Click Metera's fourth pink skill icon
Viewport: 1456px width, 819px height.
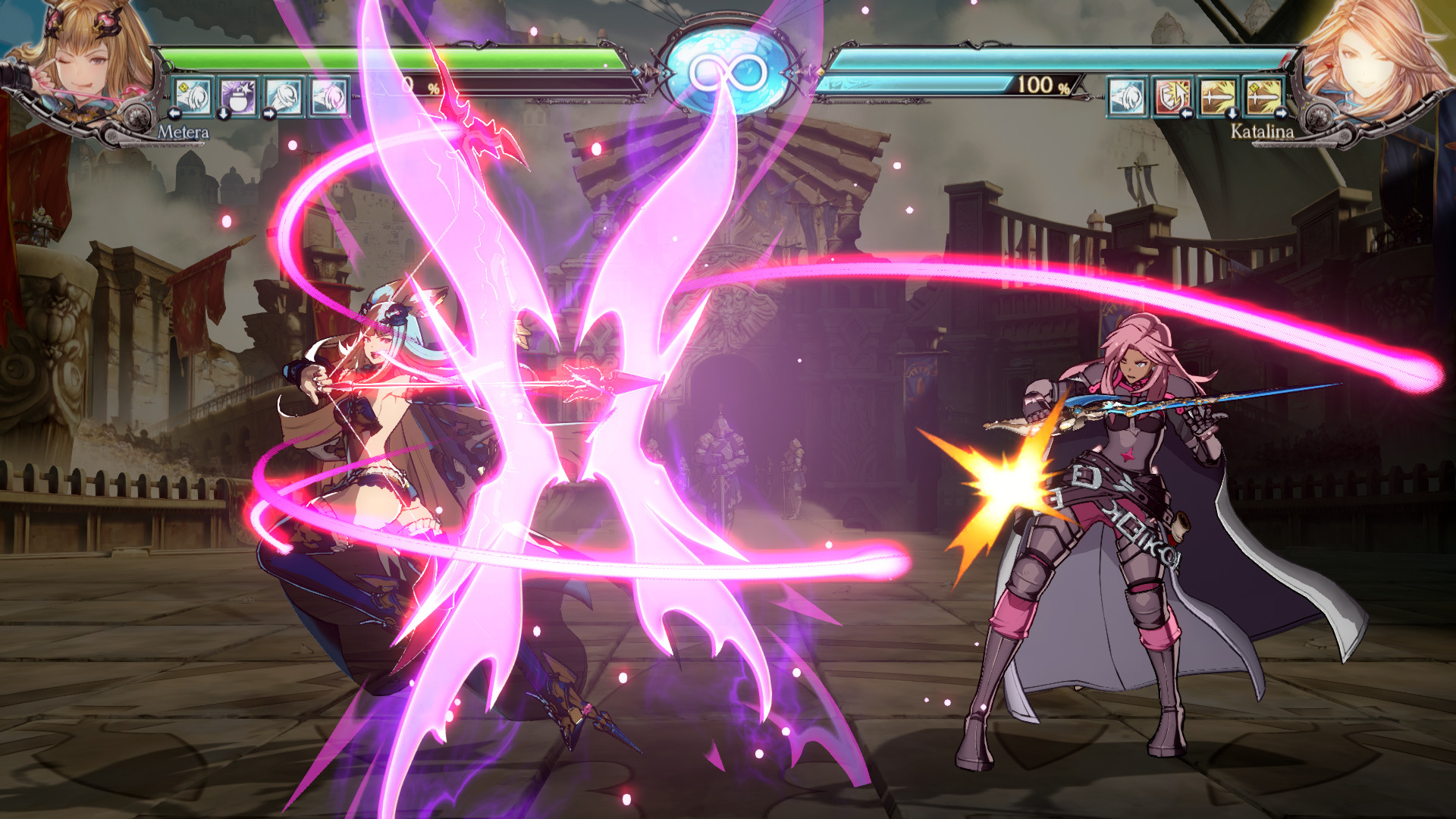pos(328,97)
